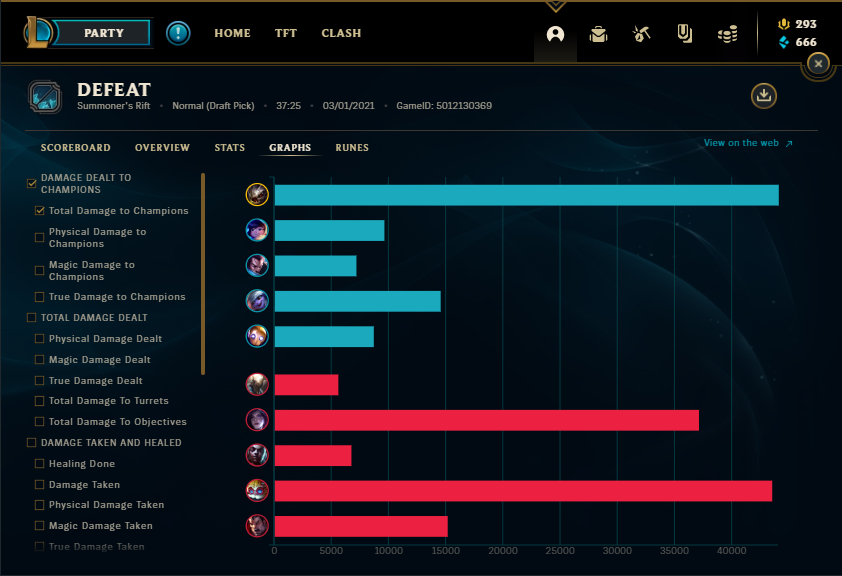842x576 pixels.
Task: Switch to the Scoreboard tab
Action: (x=76, y=148)
